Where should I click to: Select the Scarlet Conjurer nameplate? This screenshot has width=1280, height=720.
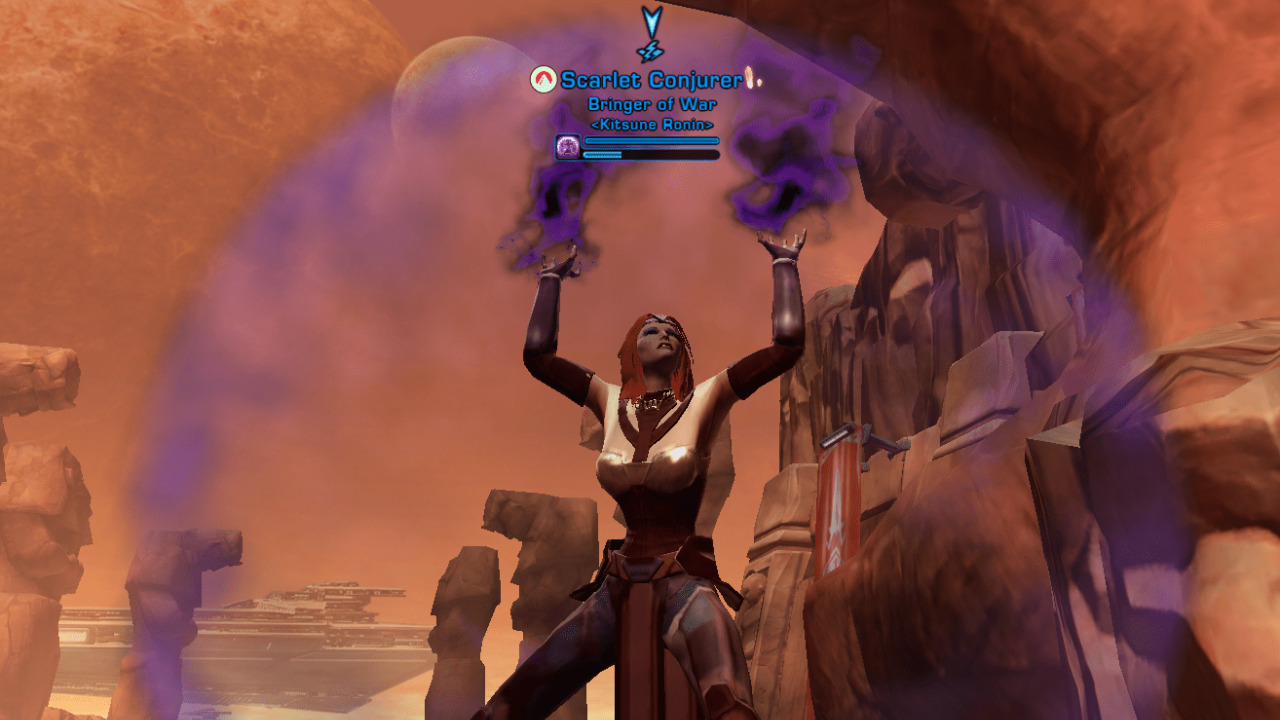[x=651, y=80]
